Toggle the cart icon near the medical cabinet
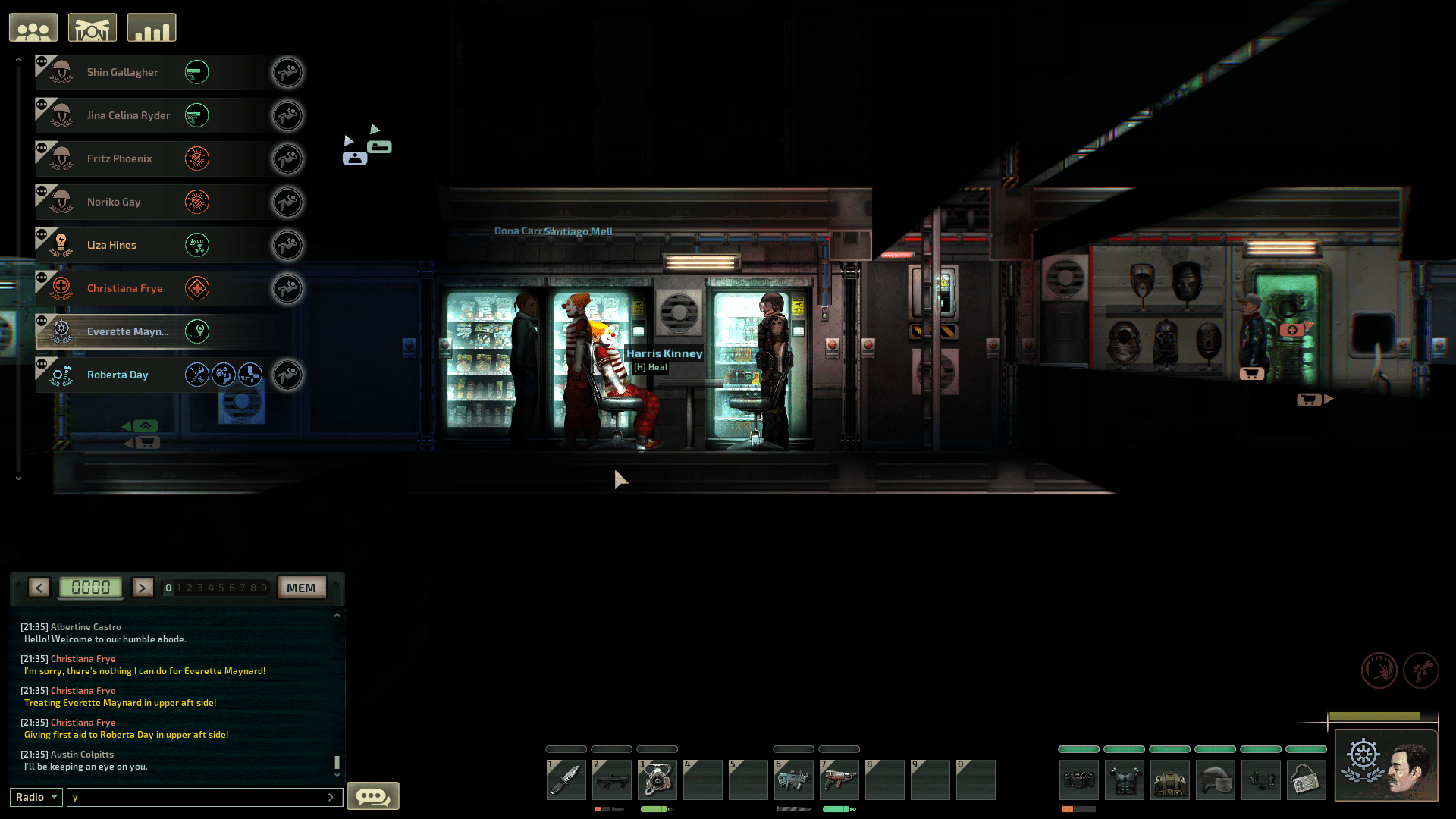This screenshot has height=819, width=1456. tap(1250, 373)
